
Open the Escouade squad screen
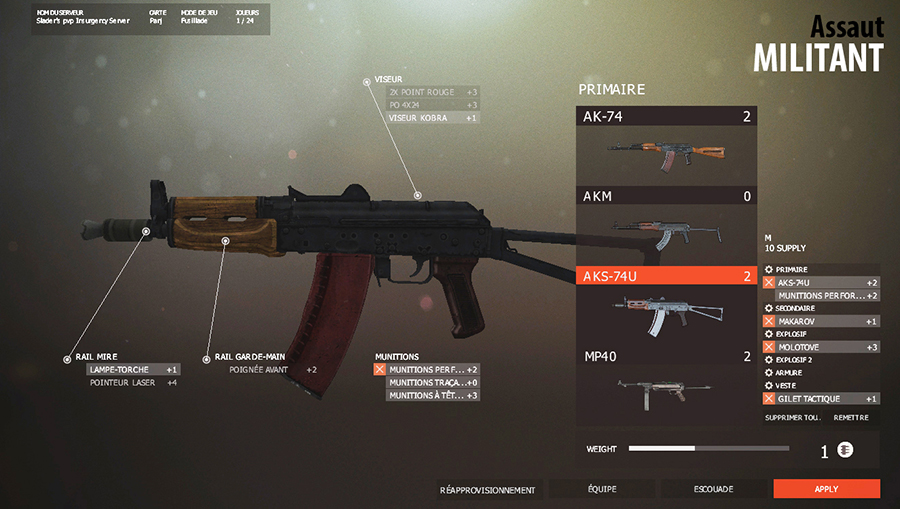coord(713,489)
